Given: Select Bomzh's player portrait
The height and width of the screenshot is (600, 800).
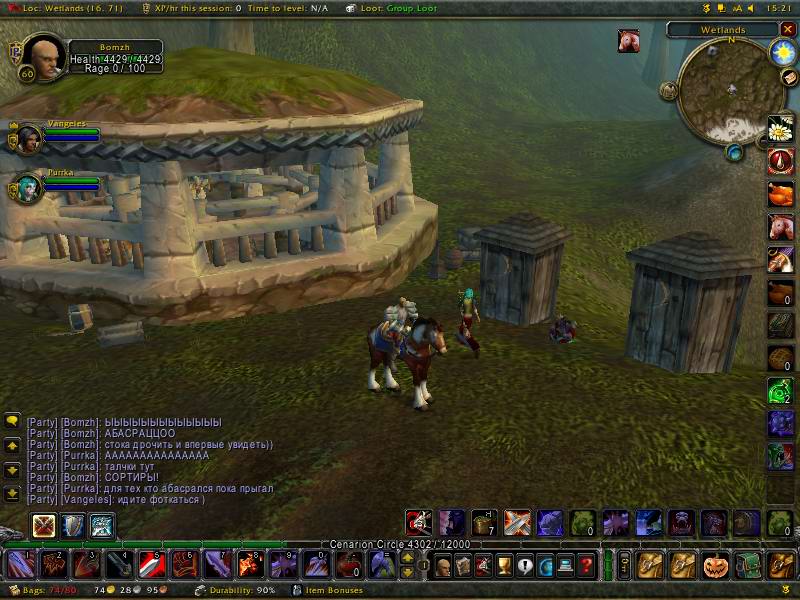Looking at the screenshot, I should (x=39, y=56).
